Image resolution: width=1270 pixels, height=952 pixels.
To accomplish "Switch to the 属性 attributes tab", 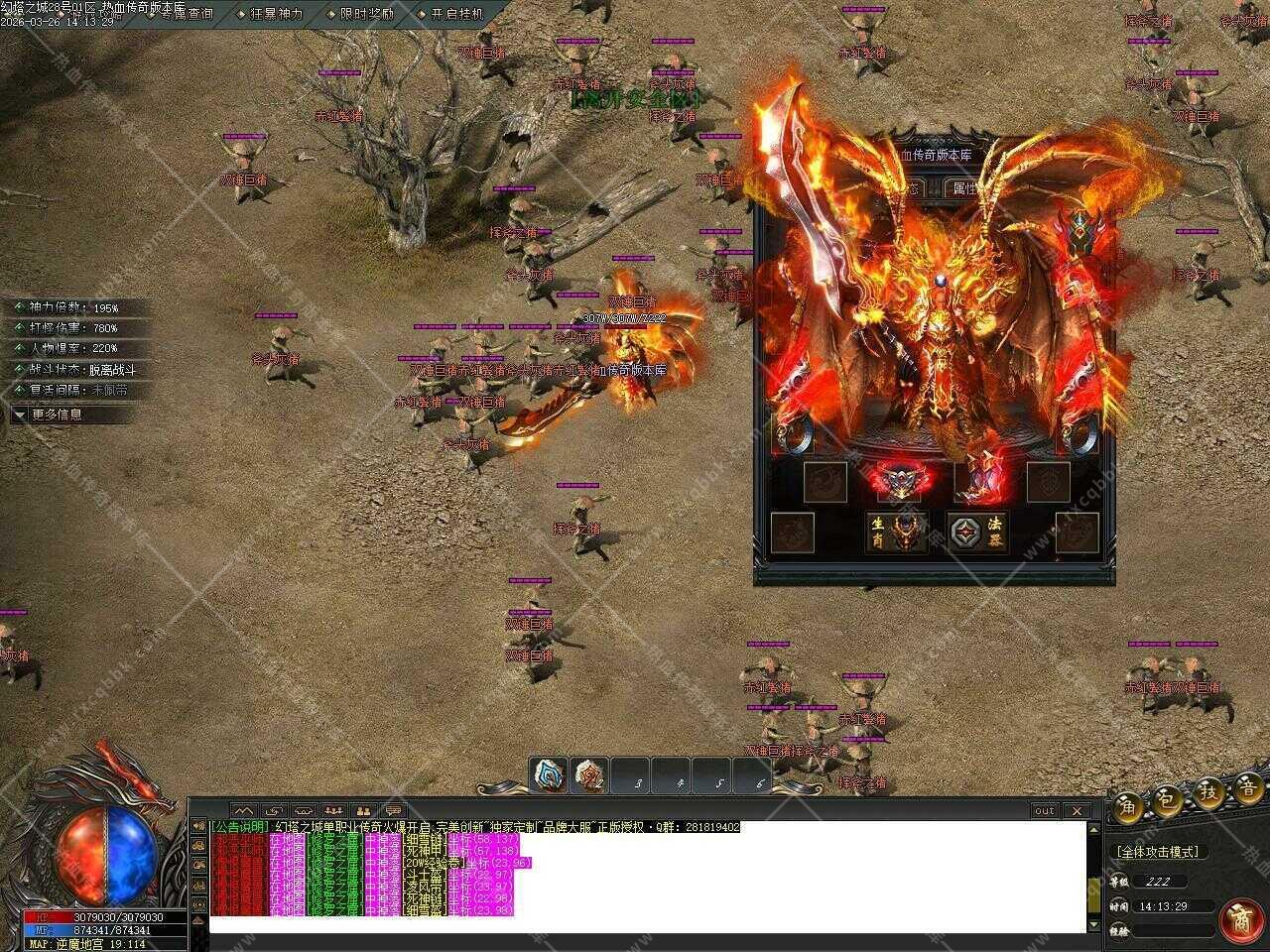I will [964, 187].
